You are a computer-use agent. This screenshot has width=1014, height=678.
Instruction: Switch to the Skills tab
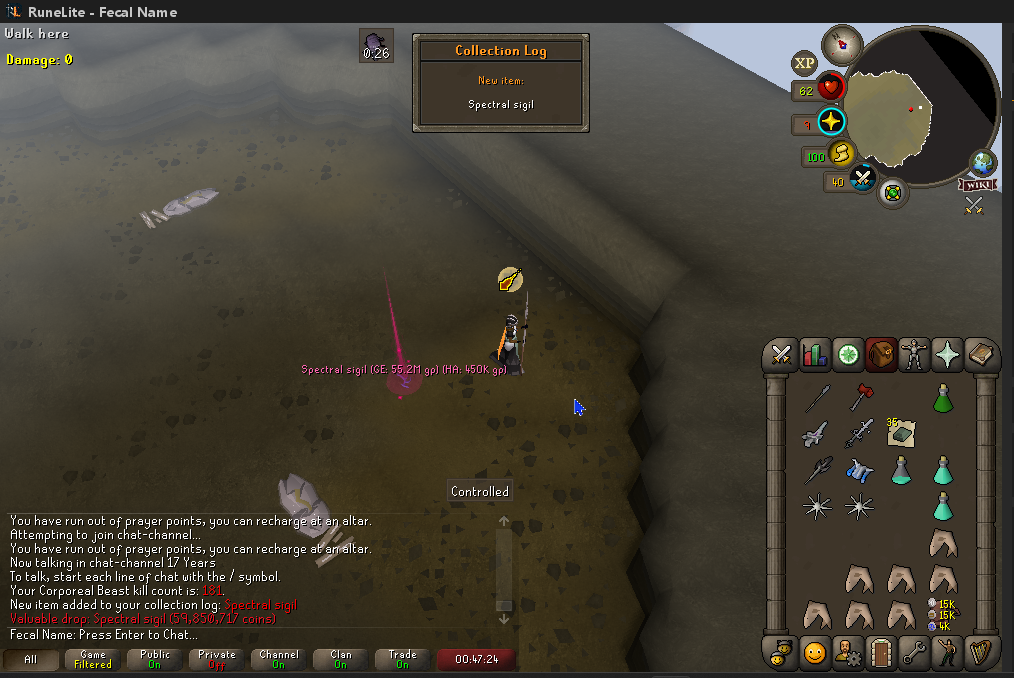[x=815, y=354]
